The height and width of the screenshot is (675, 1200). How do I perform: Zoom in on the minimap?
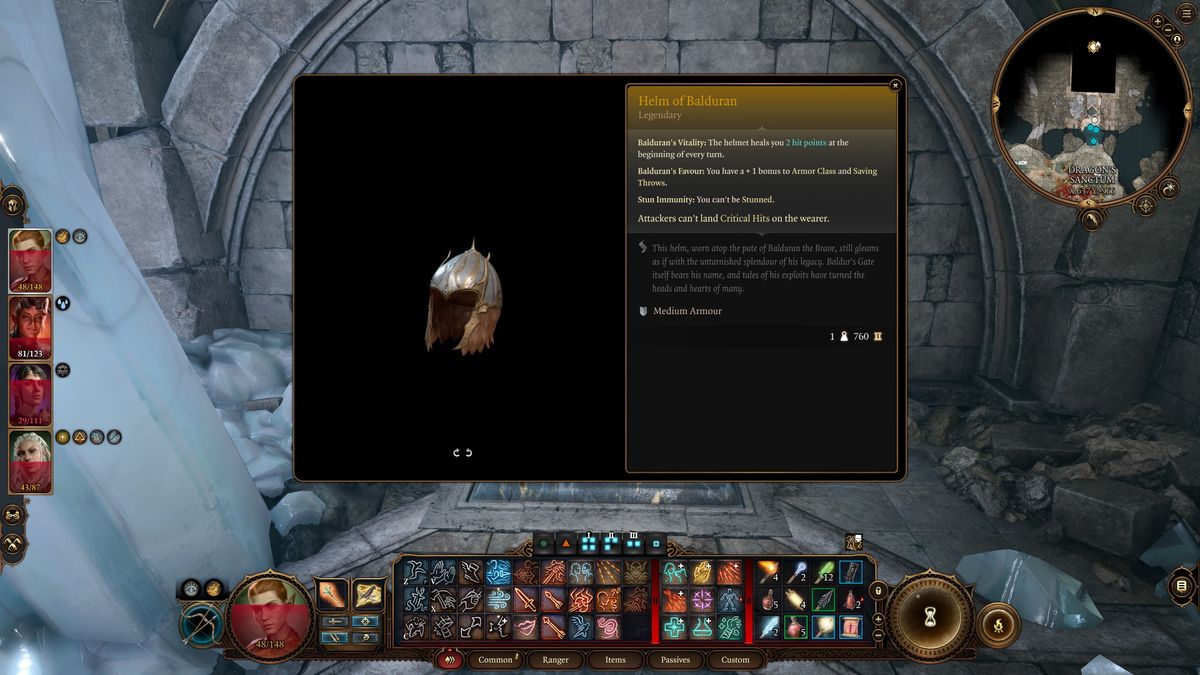pyautogui.click(x=1157, y=21)
